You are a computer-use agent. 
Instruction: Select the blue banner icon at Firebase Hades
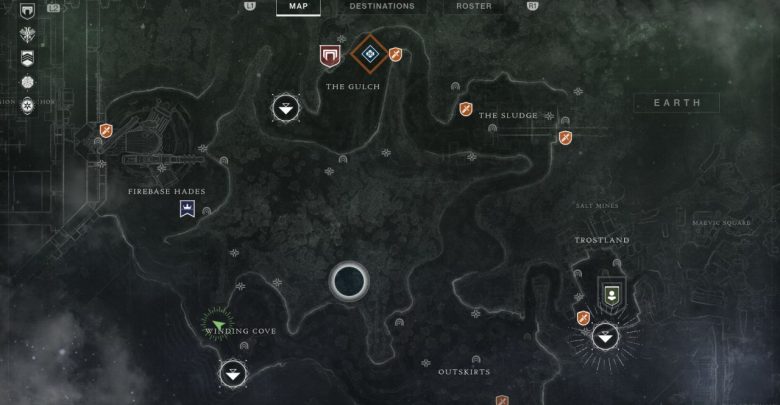pyautogui.click(x=186, y=207)
